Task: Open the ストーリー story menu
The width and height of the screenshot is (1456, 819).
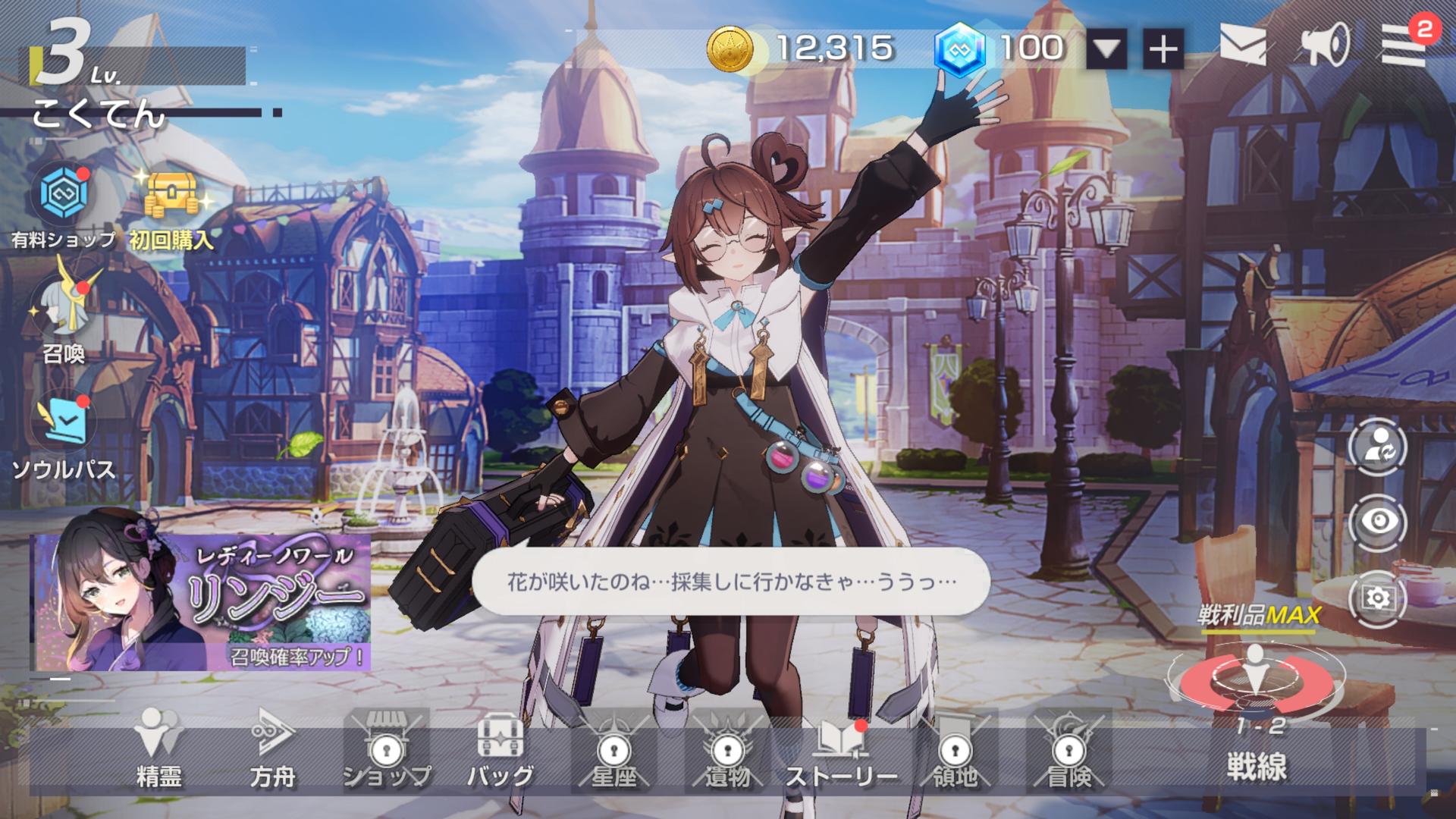Action: [x=841, y=748]
